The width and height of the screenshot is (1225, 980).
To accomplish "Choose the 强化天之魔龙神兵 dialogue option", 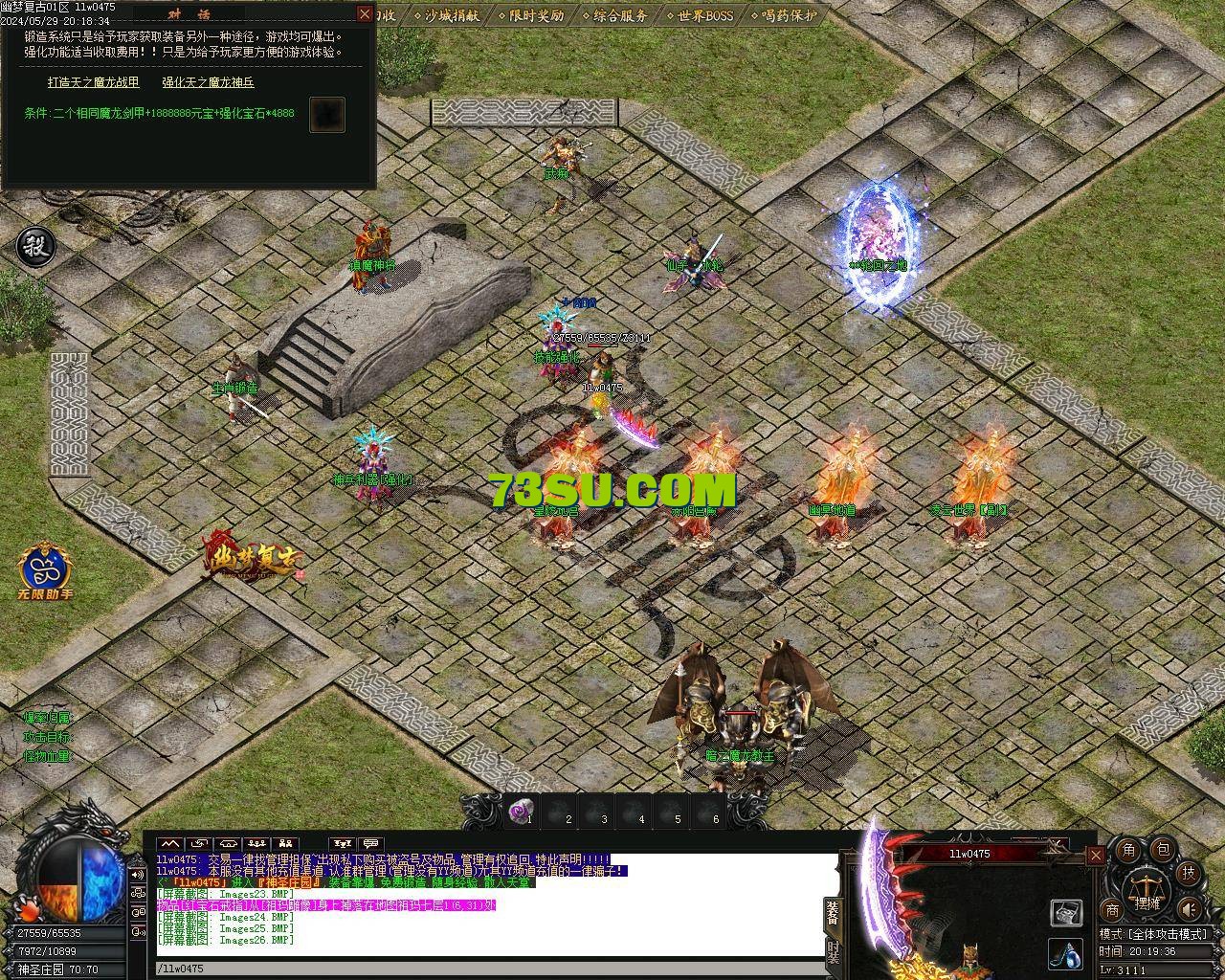I will pyautogui.click(x=208, y=82).
